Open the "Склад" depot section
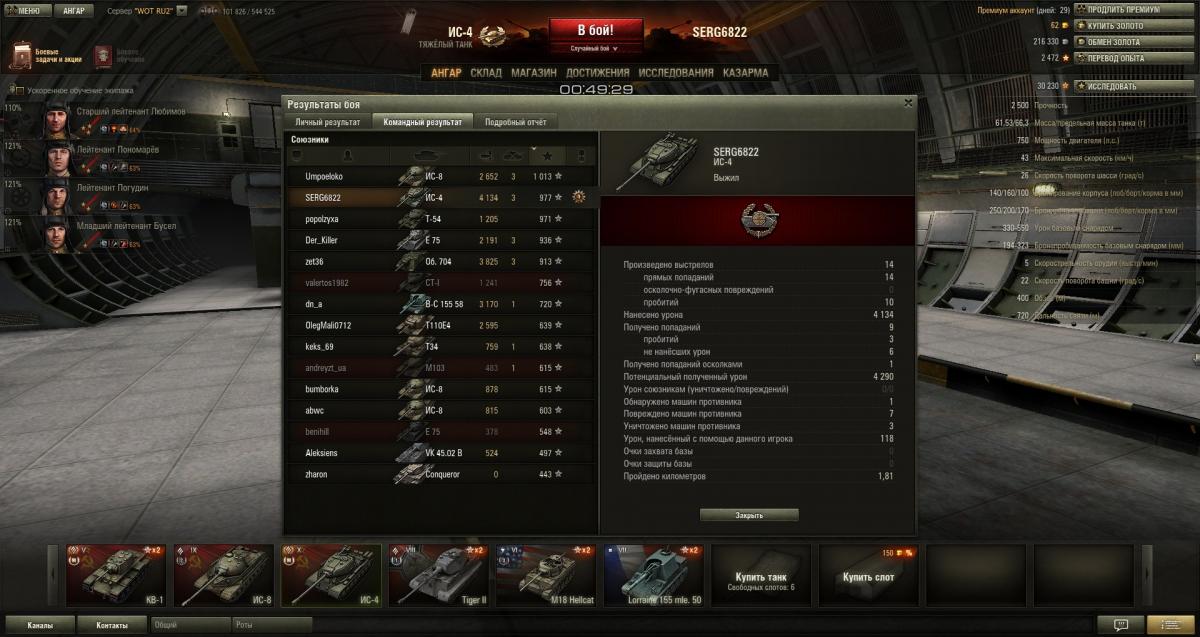Screen dimensions: 1200x637 click(486, 73)
